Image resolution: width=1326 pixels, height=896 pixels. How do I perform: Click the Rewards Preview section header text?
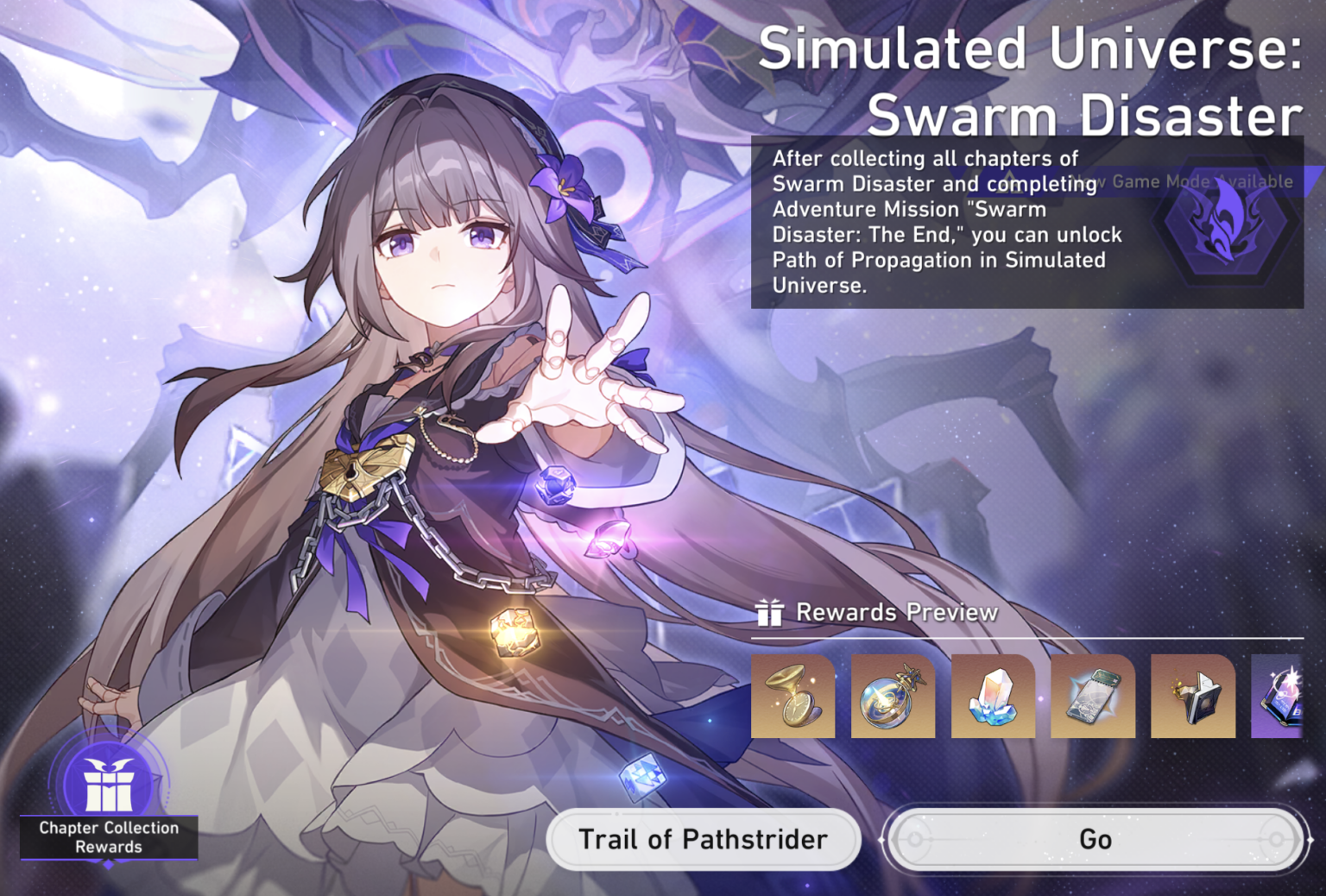898,613
